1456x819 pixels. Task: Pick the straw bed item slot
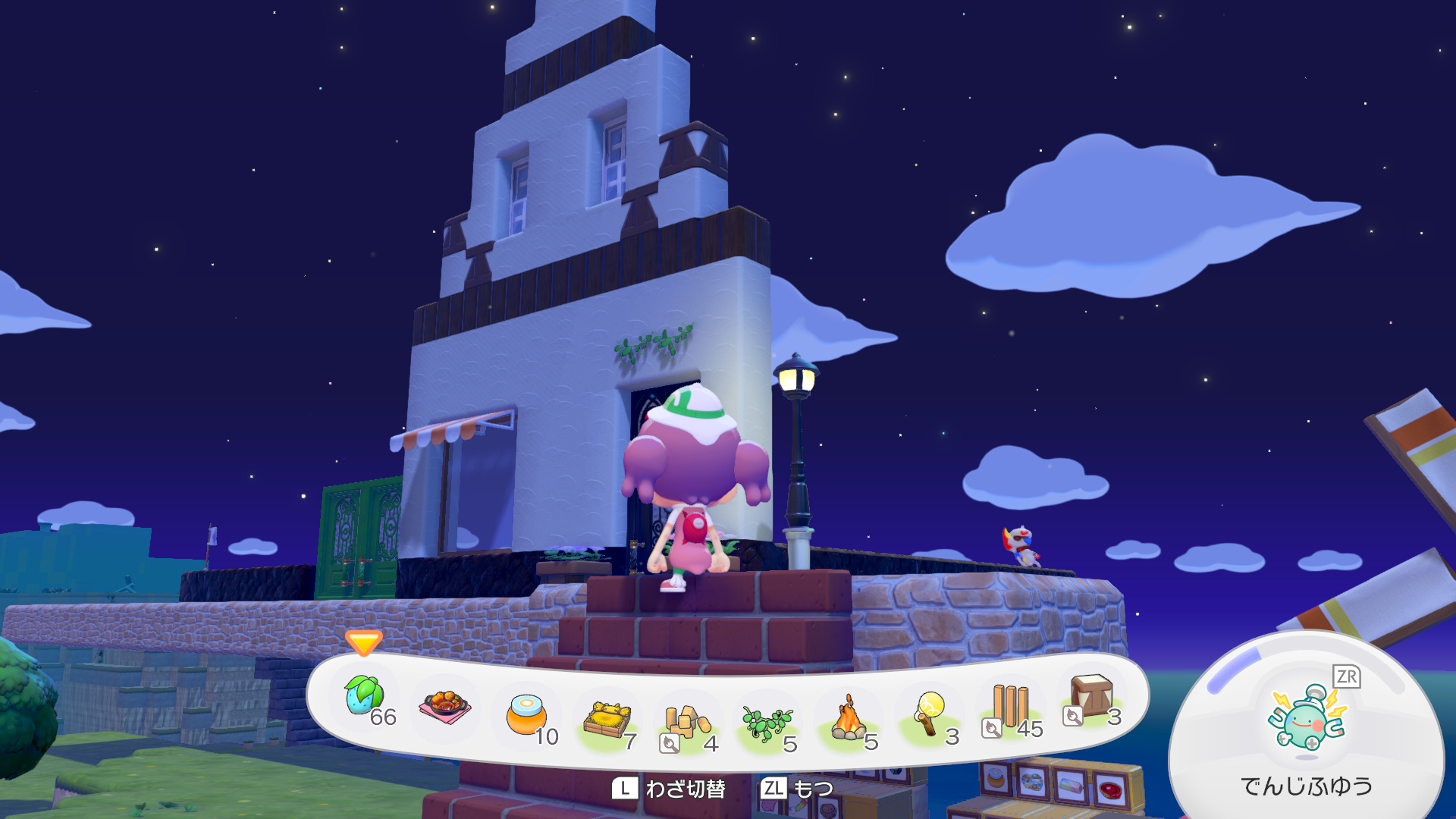(607, 721)
